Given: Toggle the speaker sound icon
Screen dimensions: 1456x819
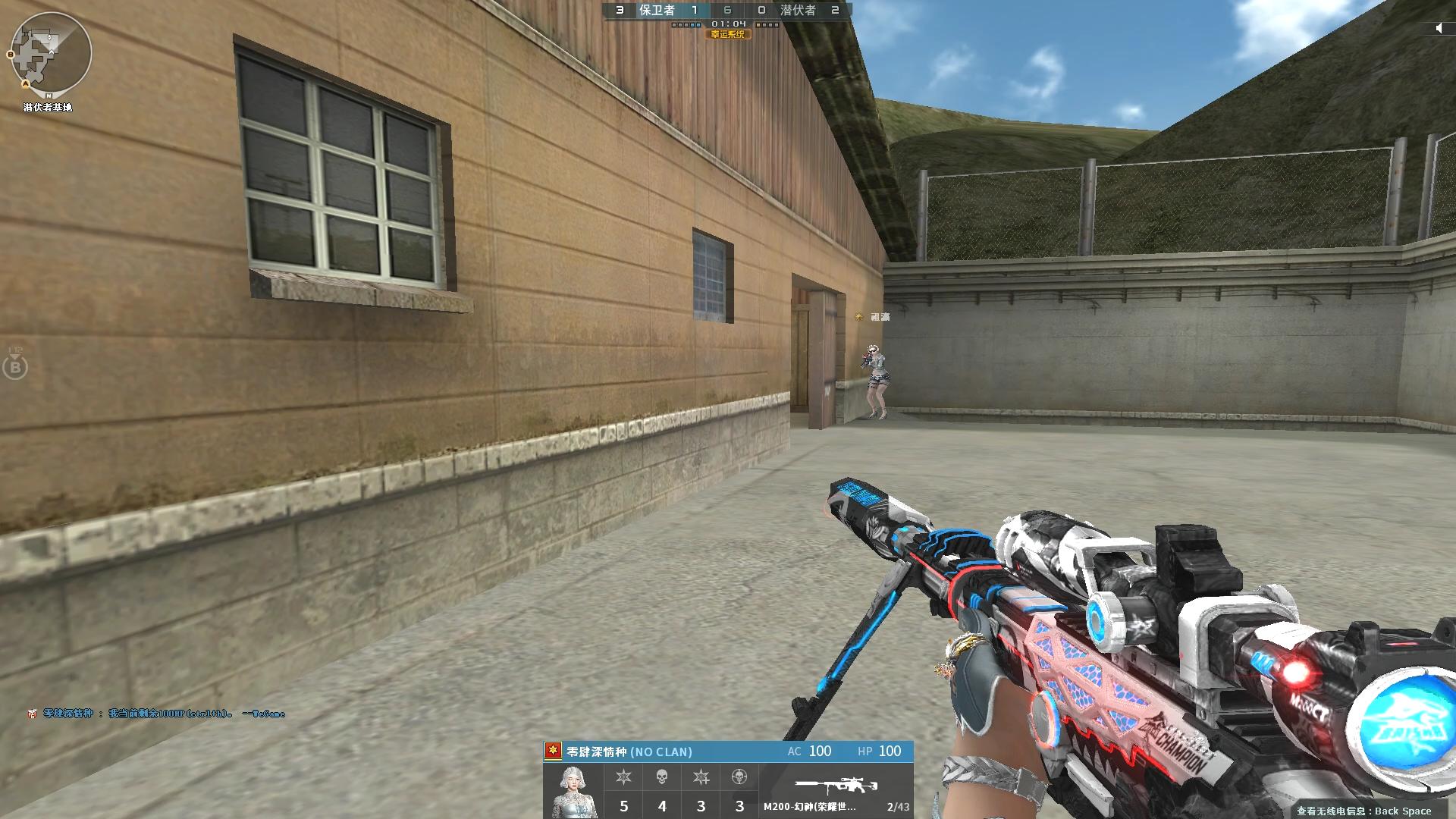Looking at the screenshot, I should pos(1439,29).
